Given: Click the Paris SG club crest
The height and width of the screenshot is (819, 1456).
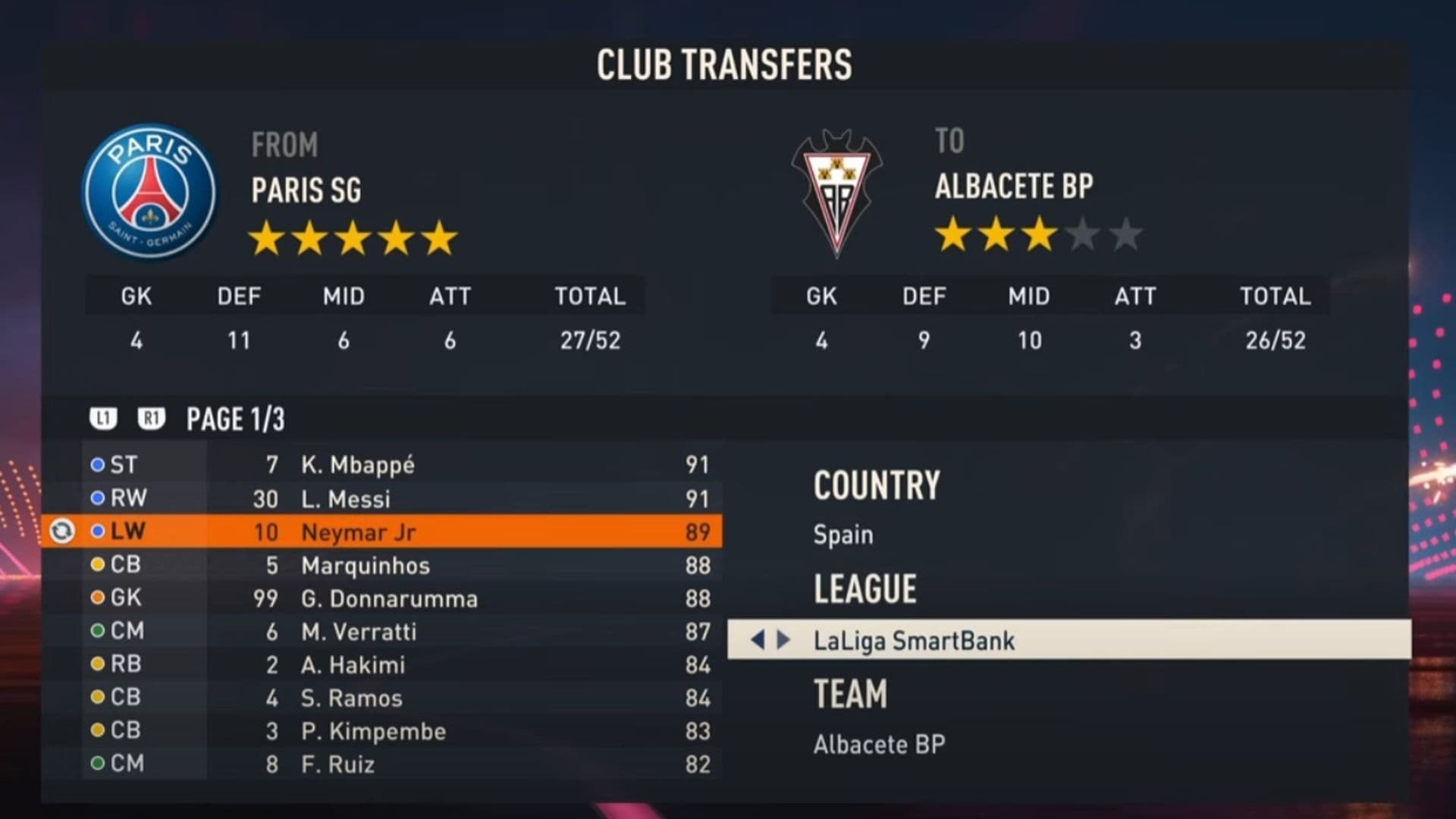Looking at the screenshot, I should tap(150, 191).
